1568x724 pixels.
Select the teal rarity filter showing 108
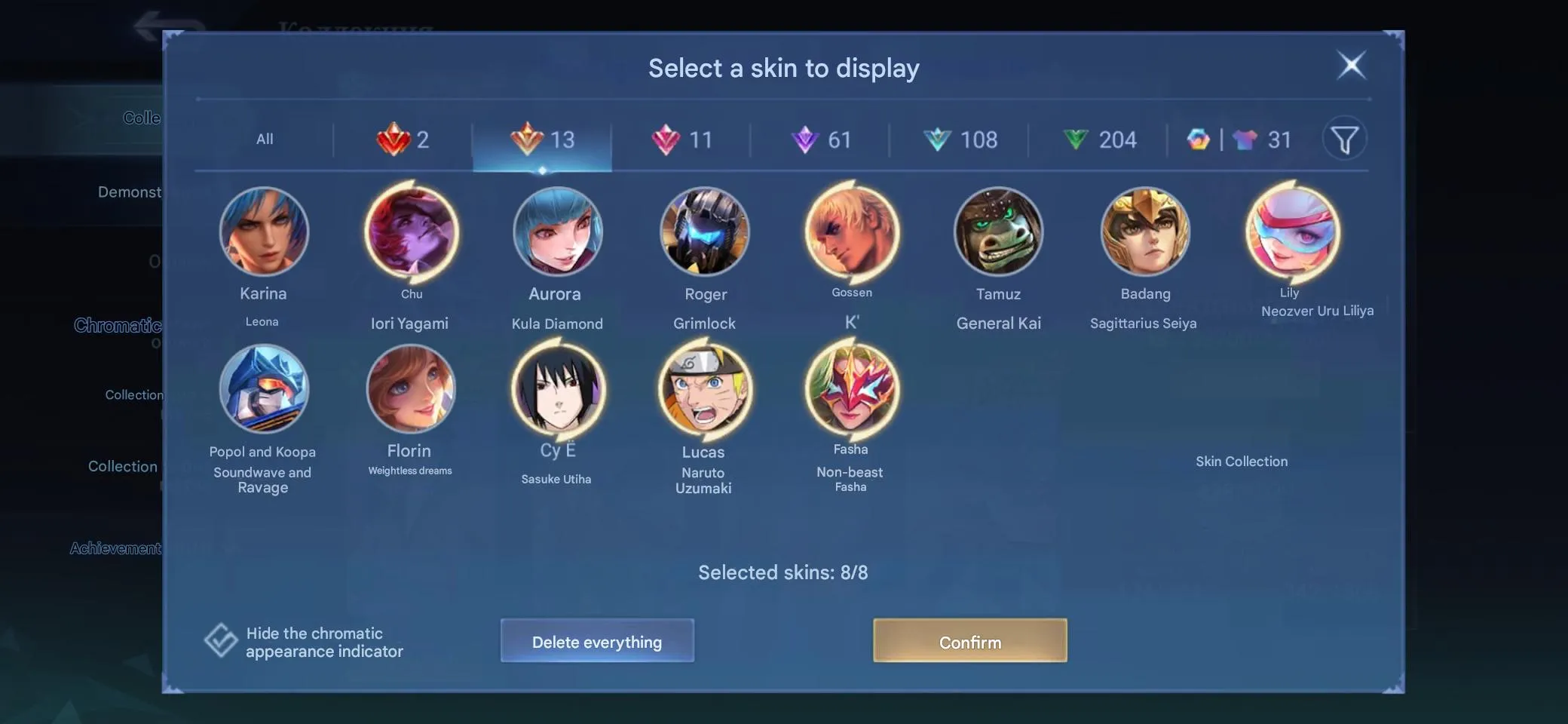coord(960,140)
